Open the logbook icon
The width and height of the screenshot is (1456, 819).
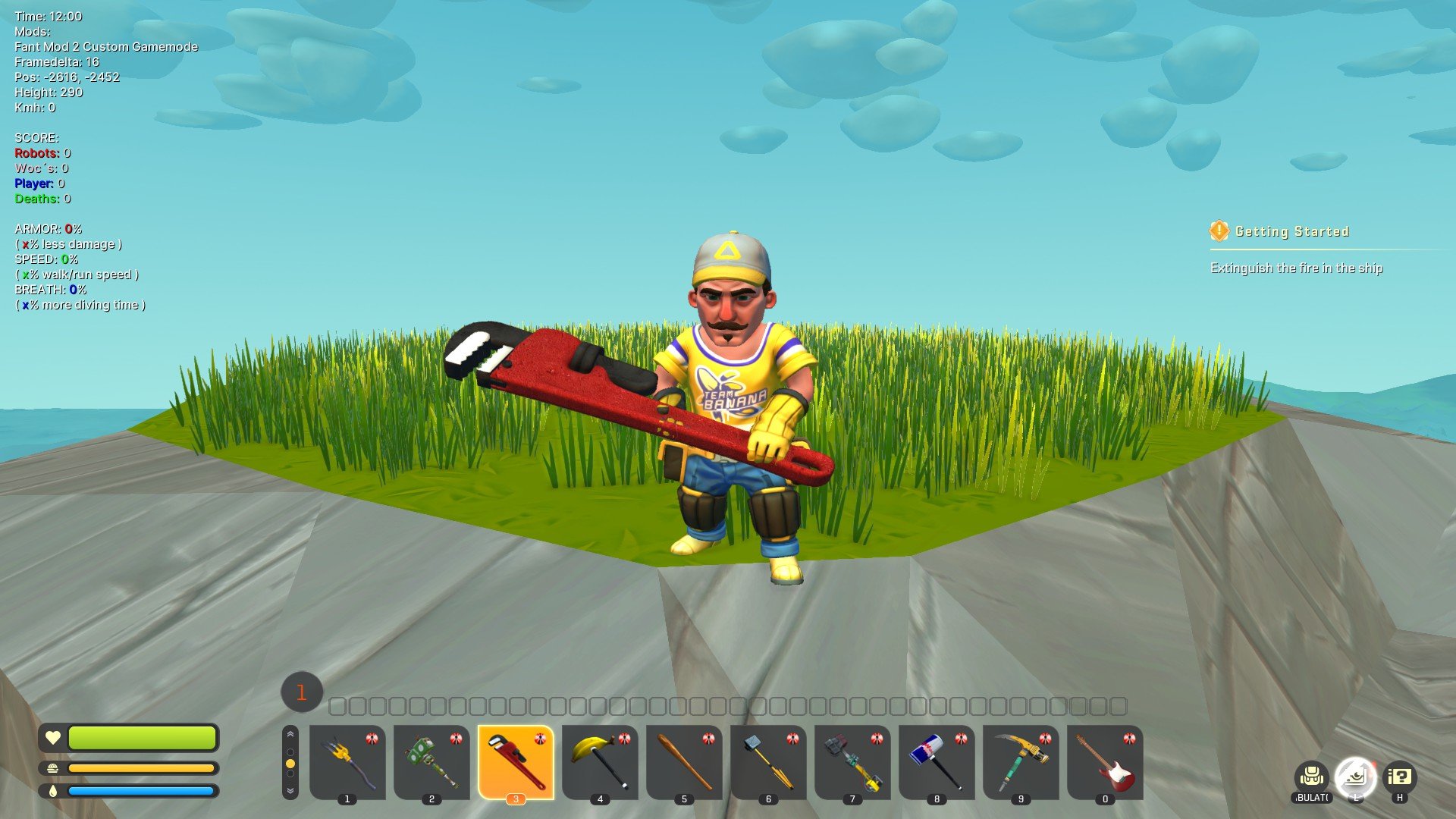coord(1355,777)
